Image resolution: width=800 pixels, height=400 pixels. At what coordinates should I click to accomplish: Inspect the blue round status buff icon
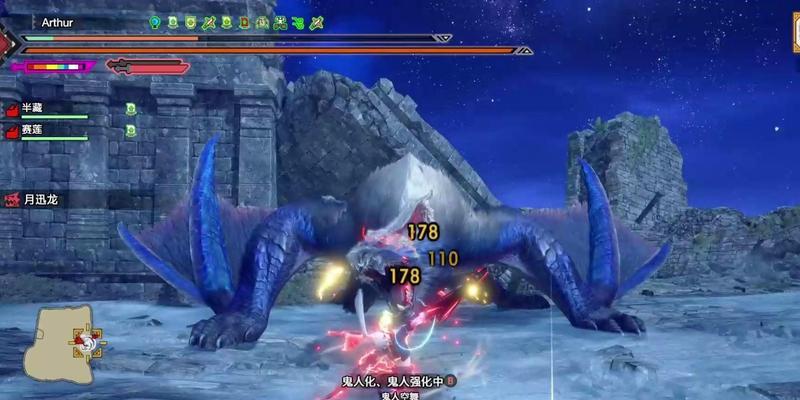155,21
